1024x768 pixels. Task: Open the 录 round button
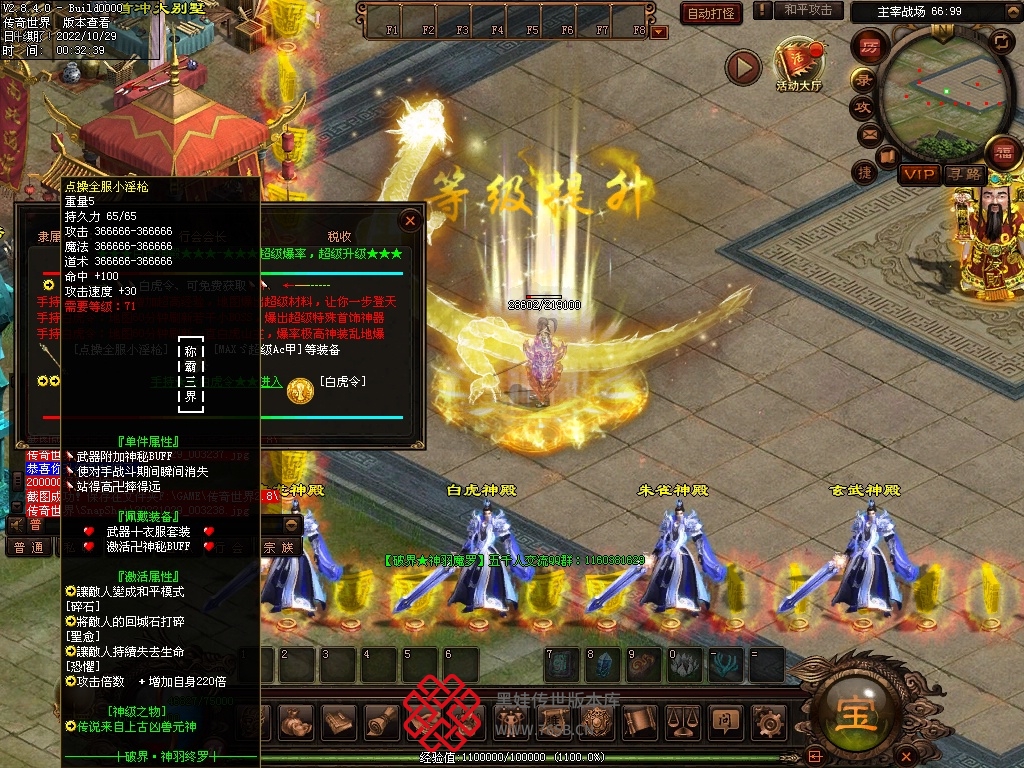(x=863, y=79)
